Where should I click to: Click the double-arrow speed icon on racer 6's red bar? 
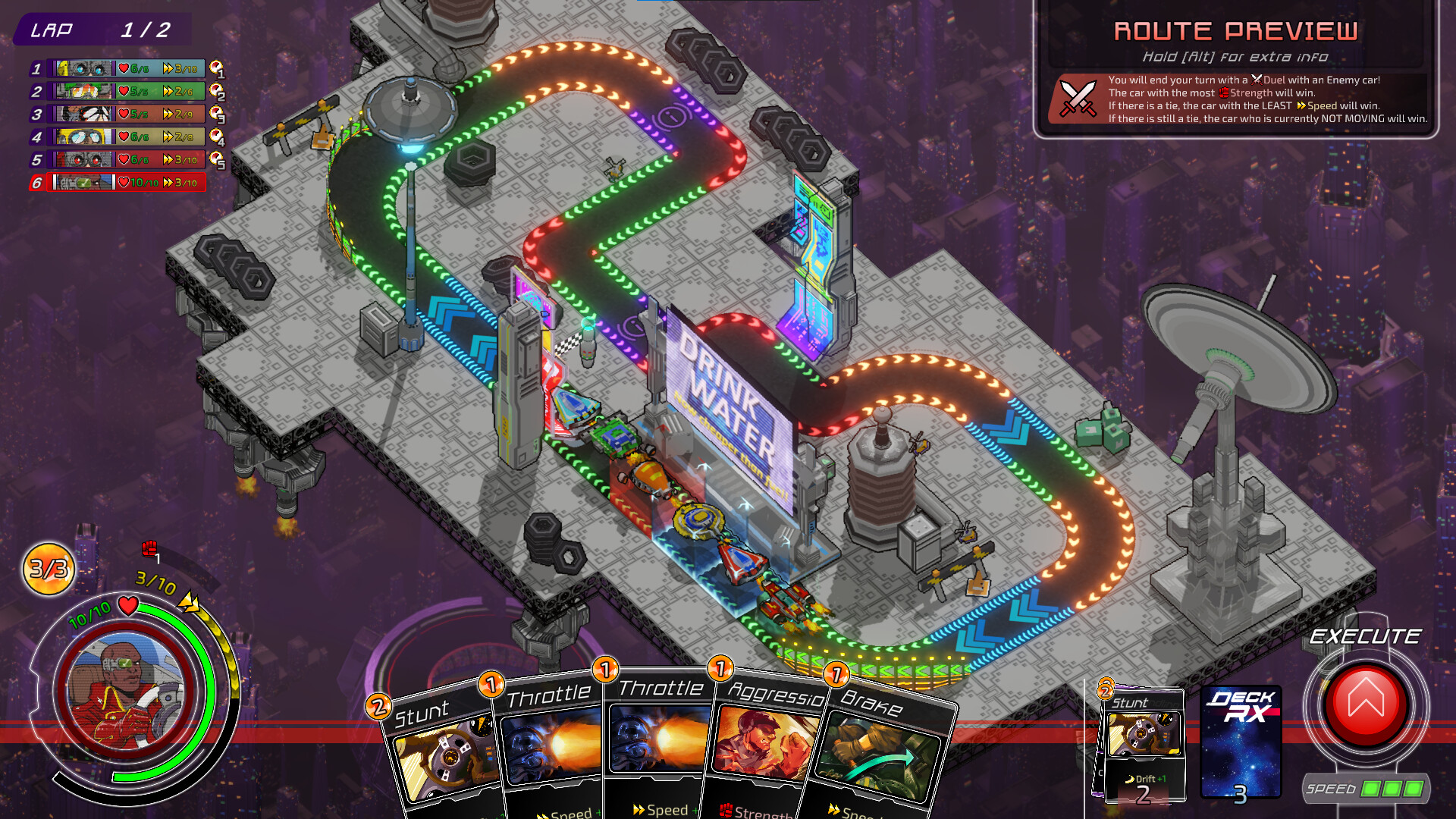(x=168, y=182)
